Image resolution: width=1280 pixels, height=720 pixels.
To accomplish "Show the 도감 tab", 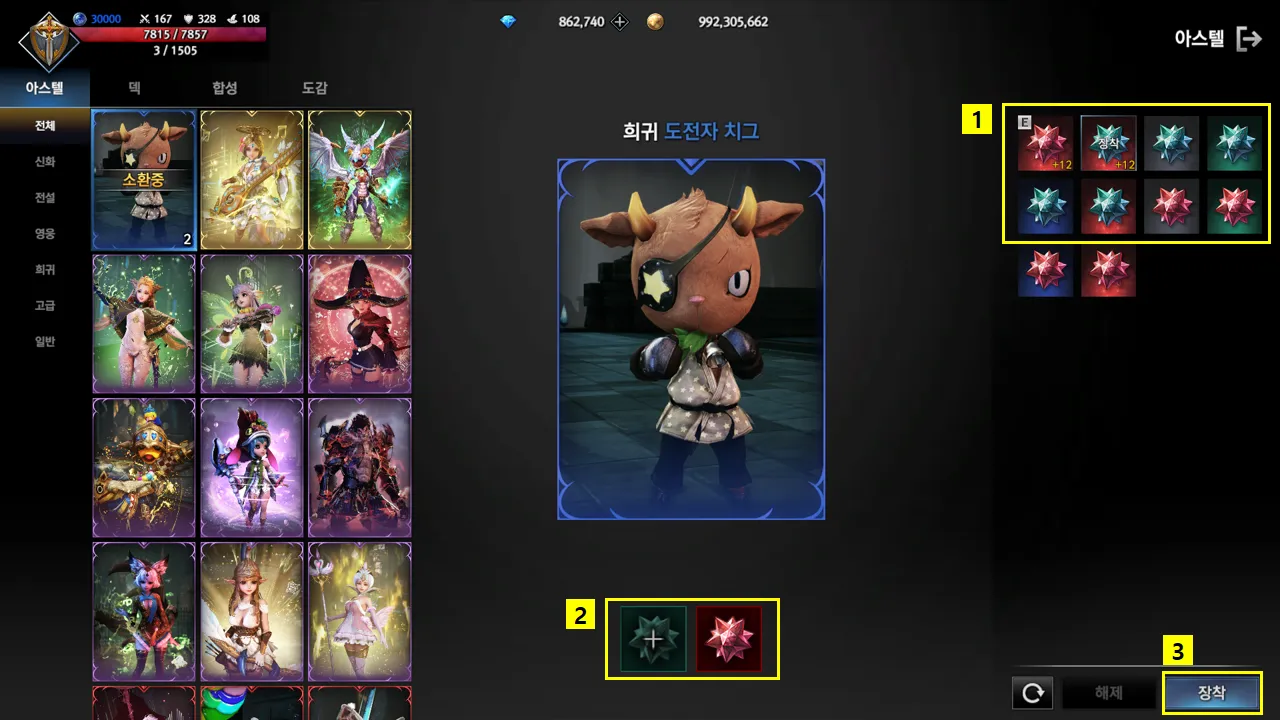I will [x=315, y=88].
